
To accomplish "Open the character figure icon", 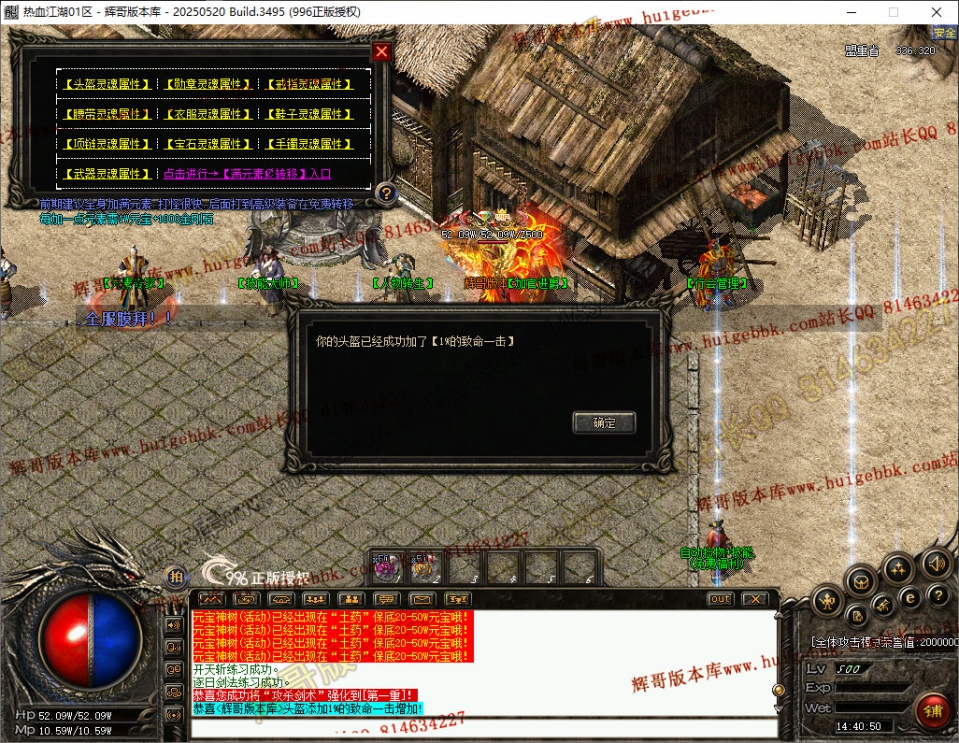I will (826, 601).
